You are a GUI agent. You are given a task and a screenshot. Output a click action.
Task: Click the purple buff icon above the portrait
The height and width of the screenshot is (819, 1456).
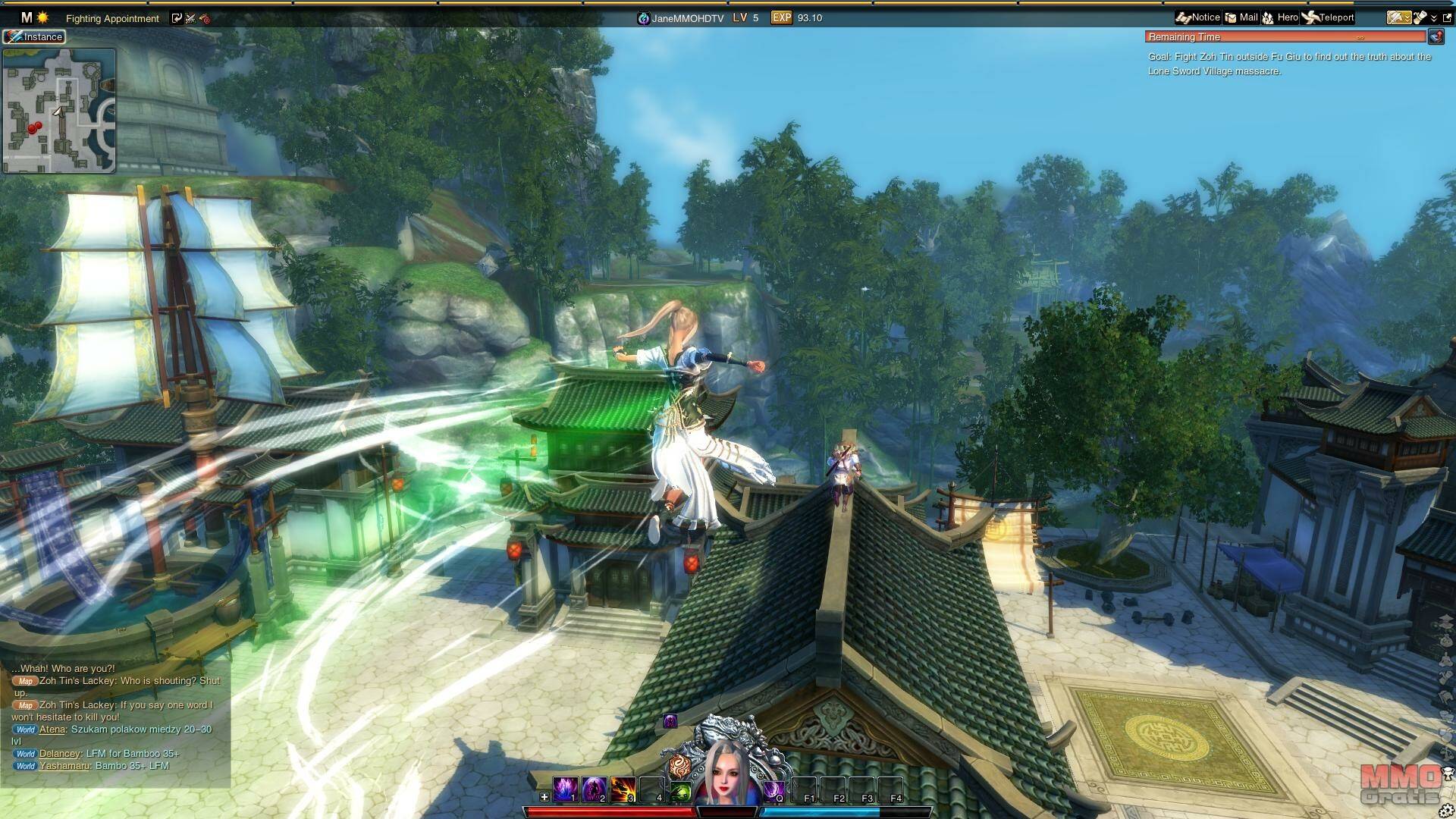670,720
